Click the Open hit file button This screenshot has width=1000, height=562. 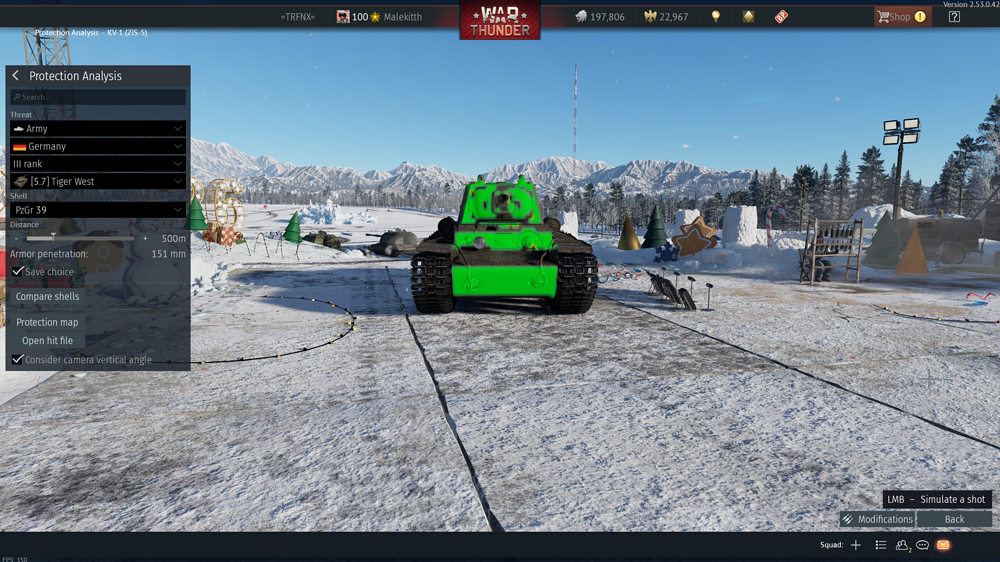point(47,341)
